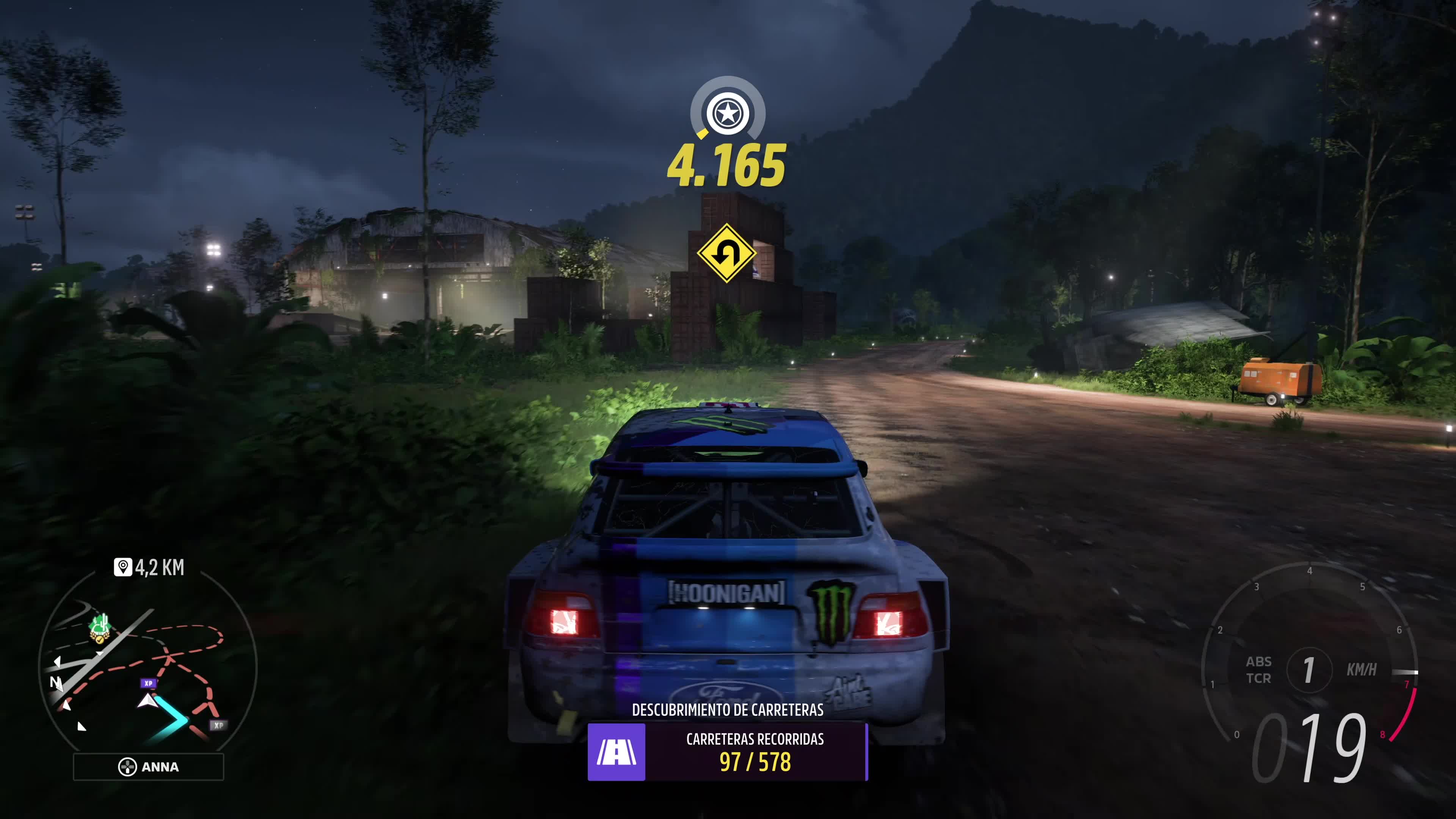Select the white player arrow on minimap

pos(147,701)
